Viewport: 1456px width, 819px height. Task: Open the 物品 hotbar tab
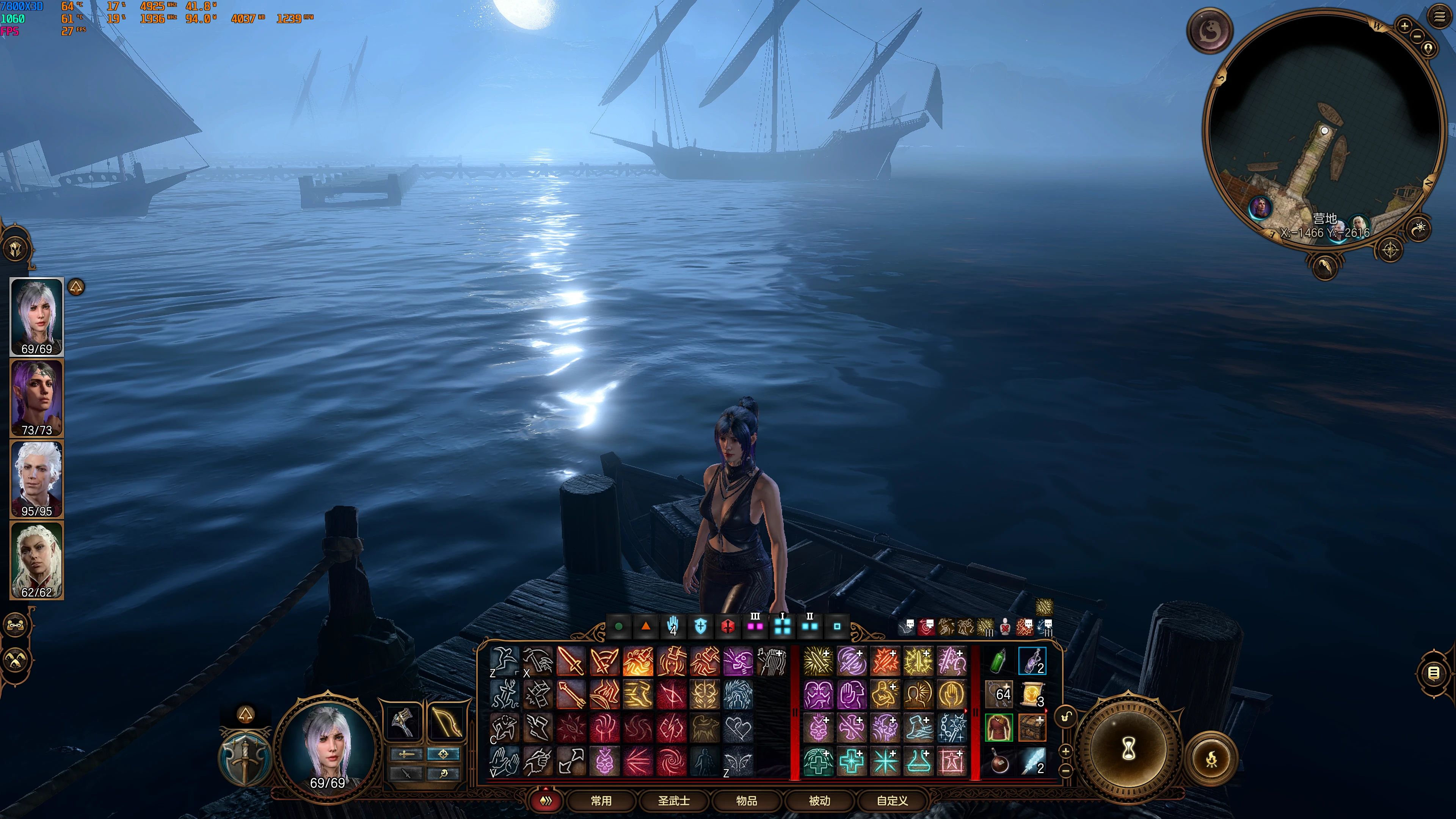tap(747, 801)
